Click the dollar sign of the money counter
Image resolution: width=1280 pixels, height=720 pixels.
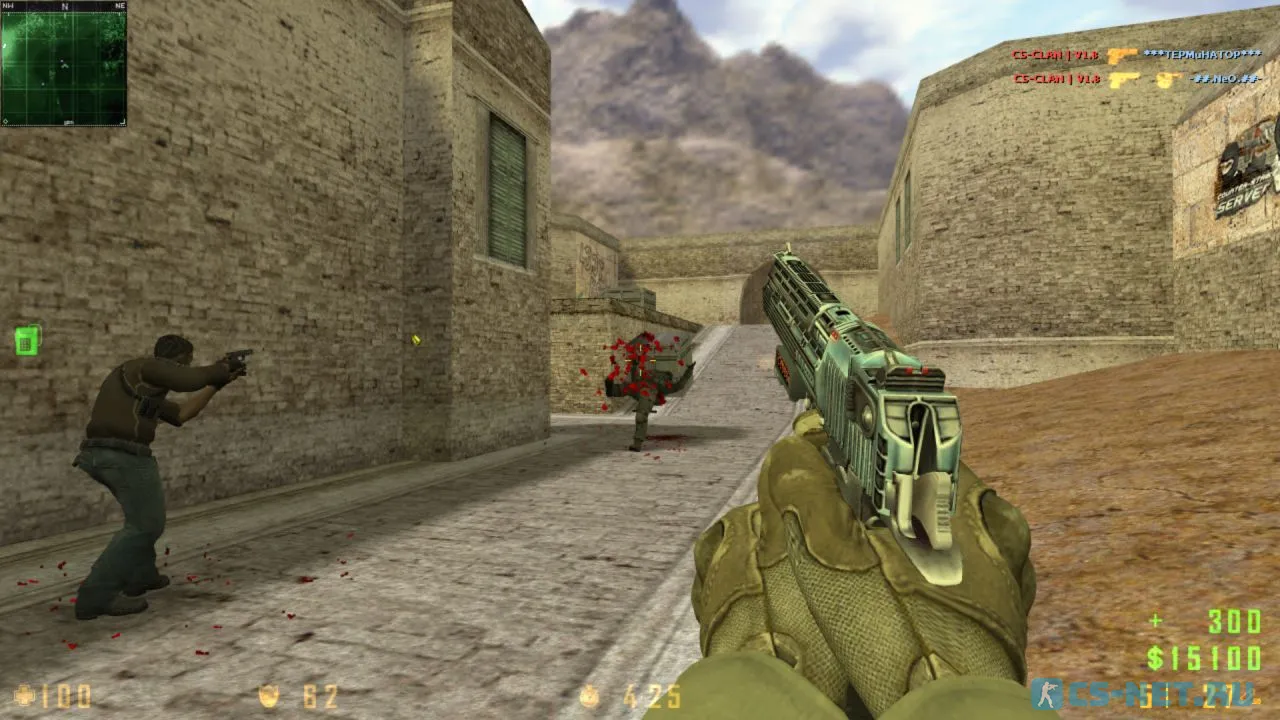coord(1156,658)
